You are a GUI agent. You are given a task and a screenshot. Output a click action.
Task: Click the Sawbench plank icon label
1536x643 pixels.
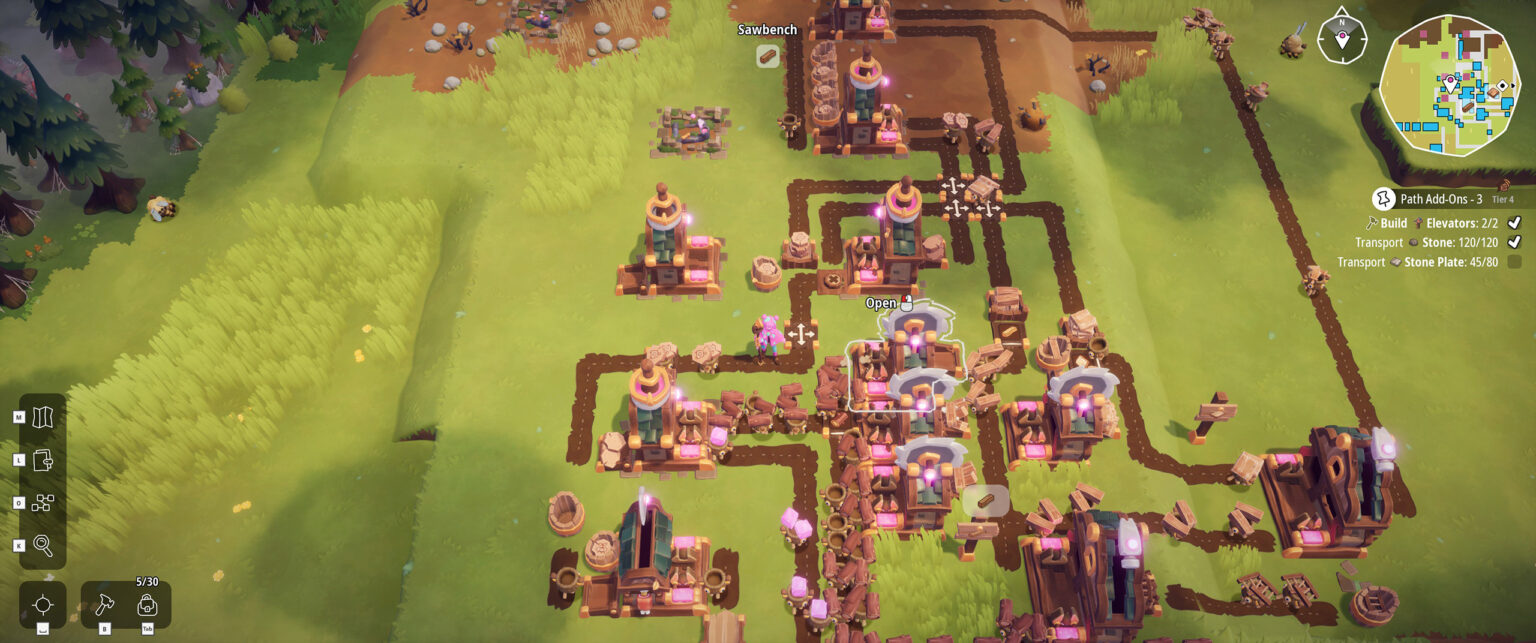point(767,56)
